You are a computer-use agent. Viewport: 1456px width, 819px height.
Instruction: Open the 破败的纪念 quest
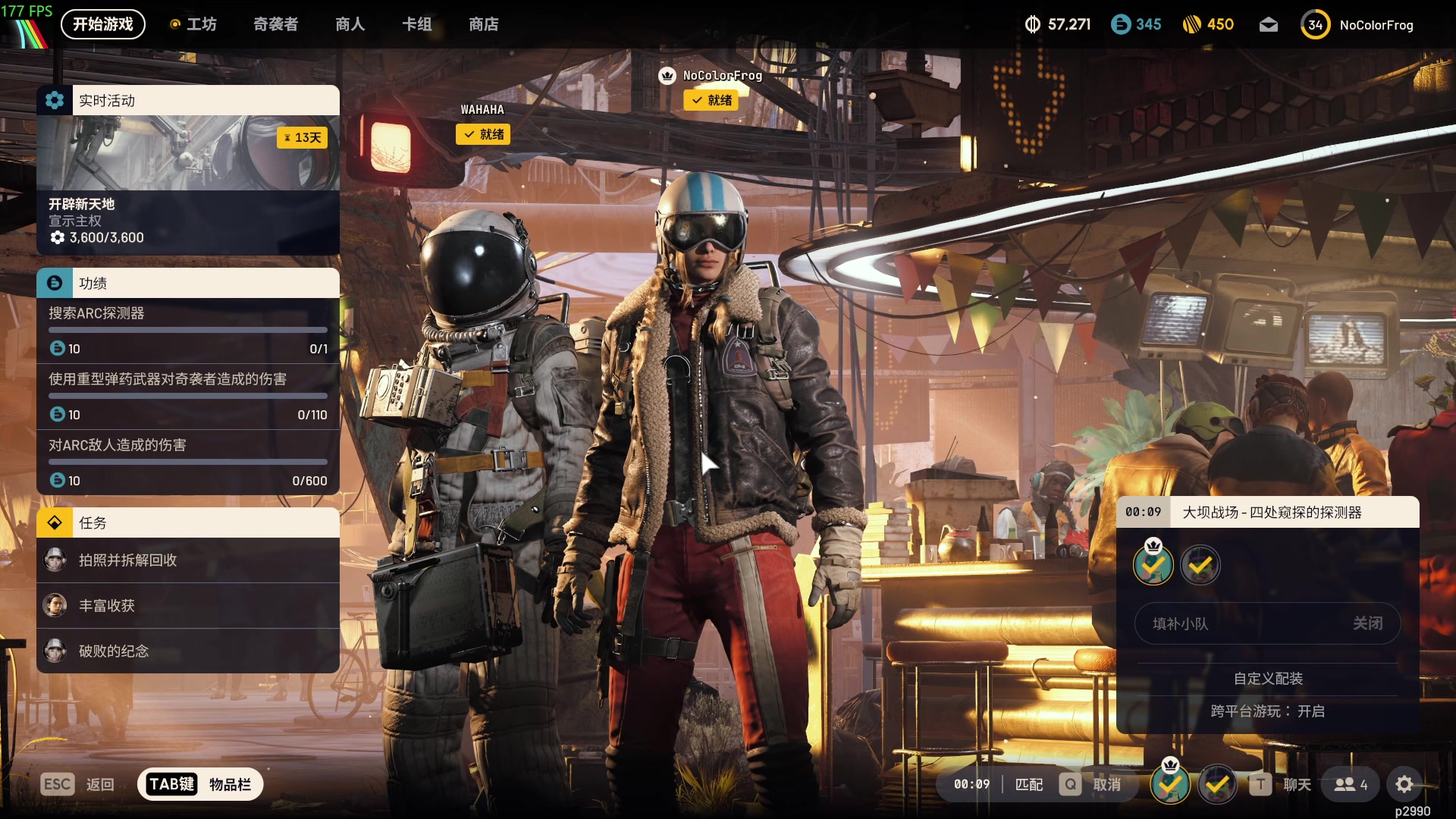coord(187,651)
